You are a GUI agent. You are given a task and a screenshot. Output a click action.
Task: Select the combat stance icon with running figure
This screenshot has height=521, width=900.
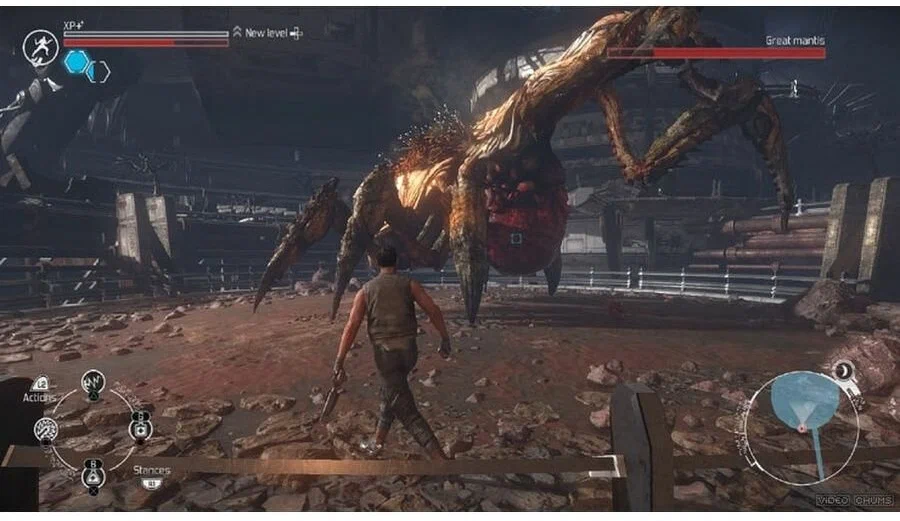[x=40, y=47]
